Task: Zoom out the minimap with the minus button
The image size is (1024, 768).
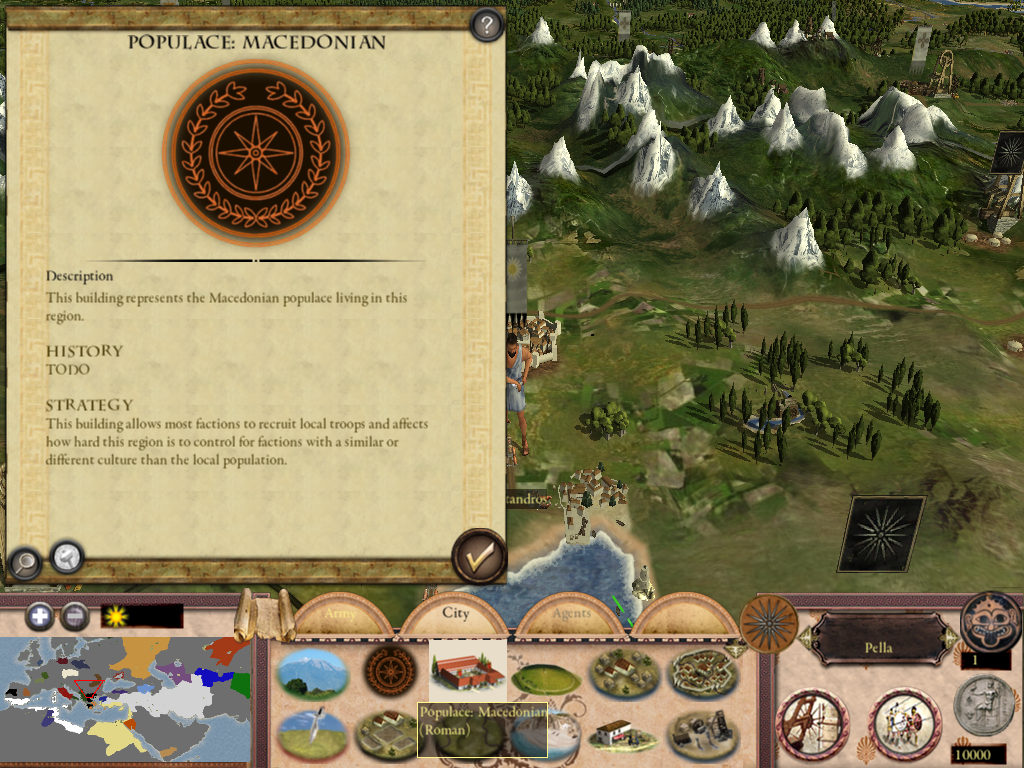Action: (x=73, y=616)
